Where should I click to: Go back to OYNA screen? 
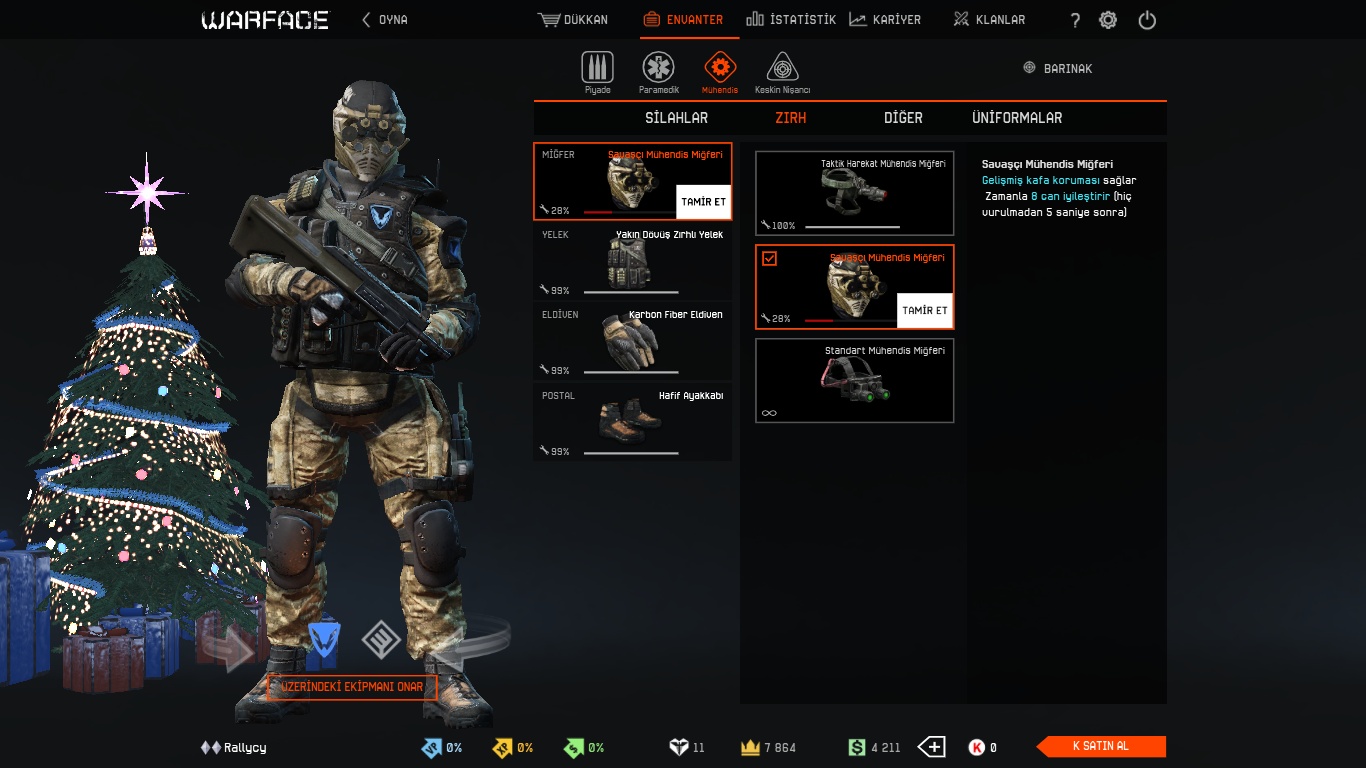[385, 20]
